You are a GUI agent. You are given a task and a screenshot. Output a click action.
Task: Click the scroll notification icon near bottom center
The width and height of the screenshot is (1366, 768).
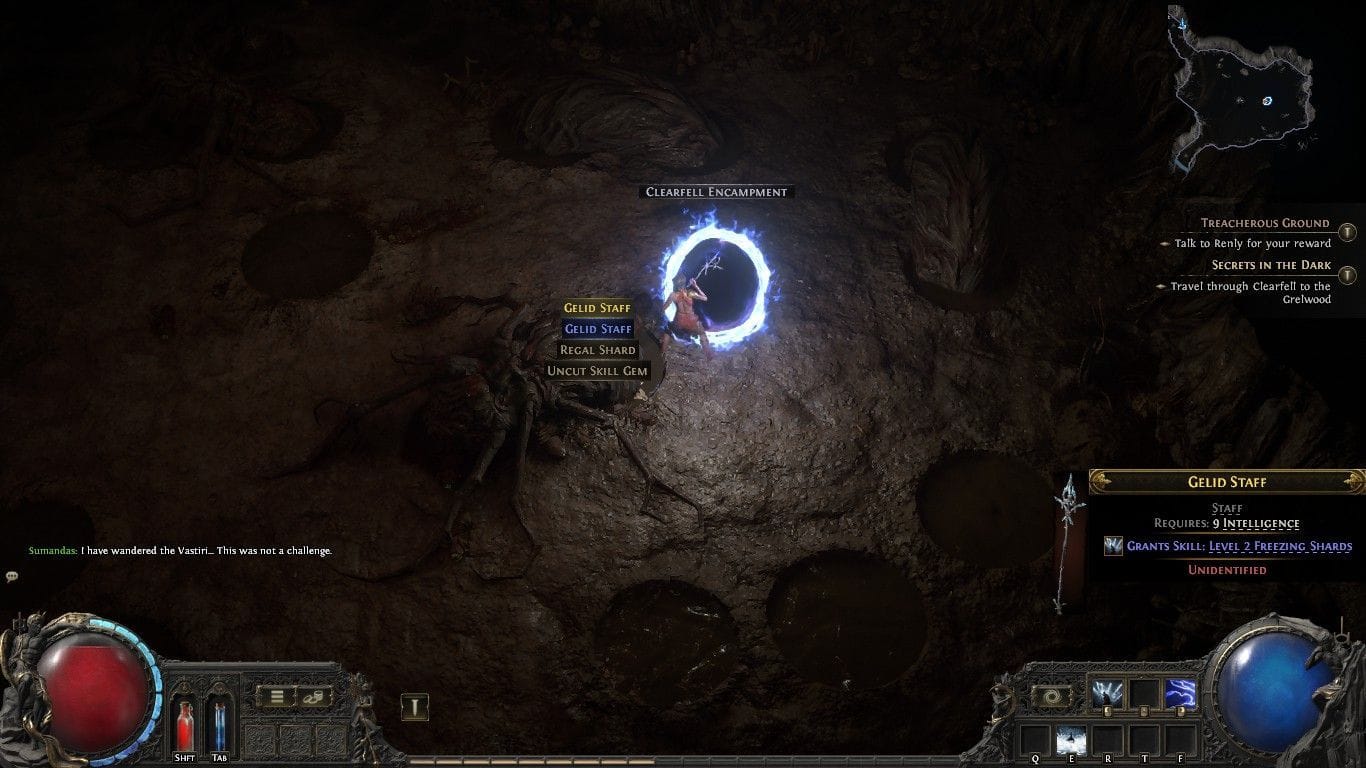(413, 705)
